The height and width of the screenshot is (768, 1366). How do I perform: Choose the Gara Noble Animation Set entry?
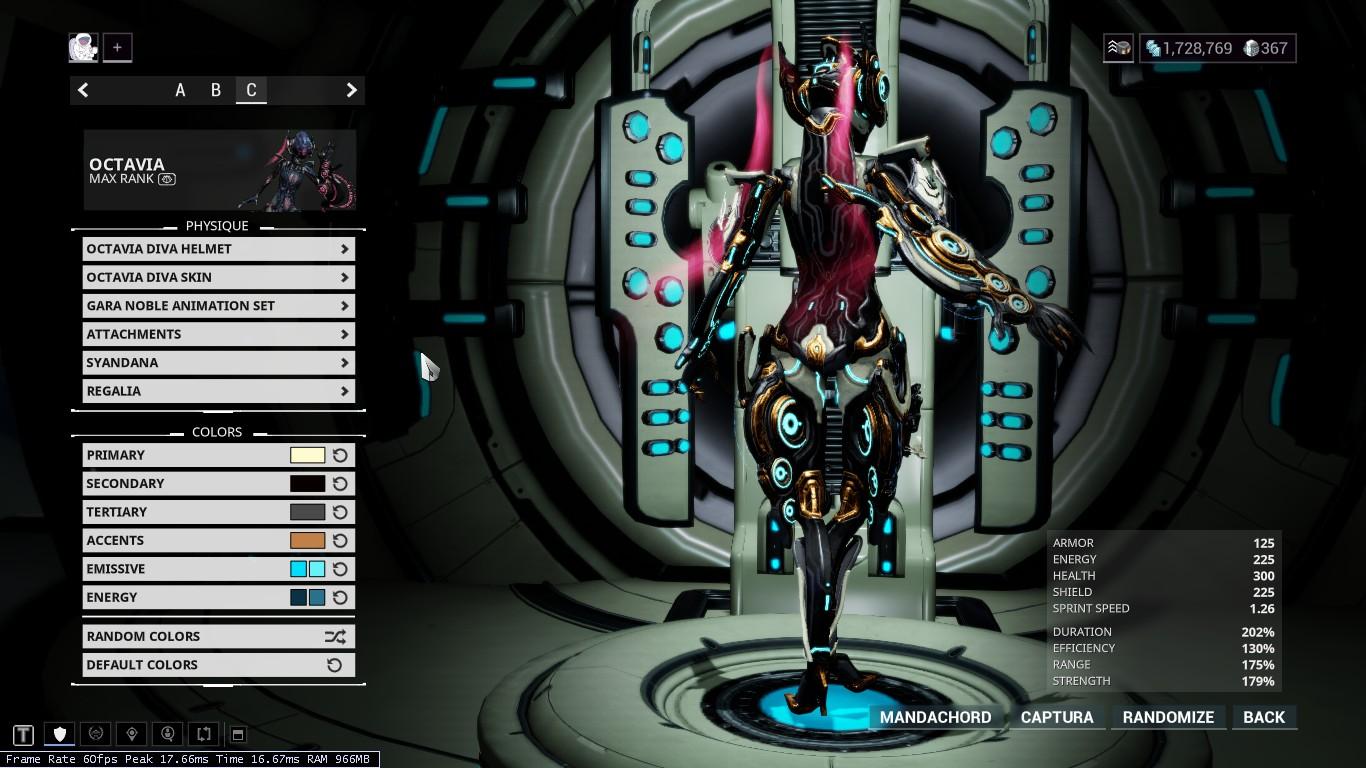pyautogui.click(x=218, y=306)
